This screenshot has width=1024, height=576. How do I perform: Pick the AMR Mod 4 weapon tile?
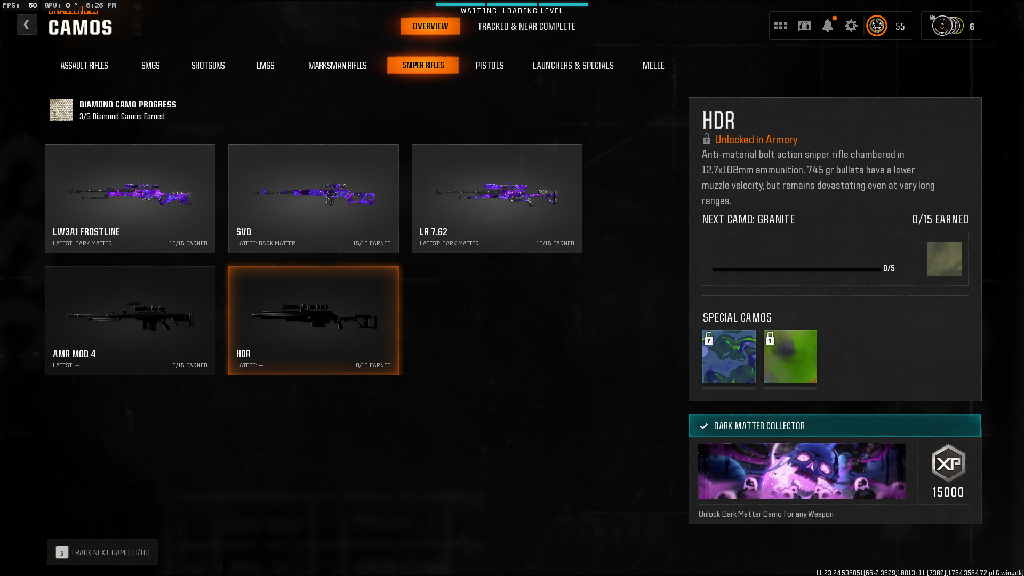coord(130,320)
